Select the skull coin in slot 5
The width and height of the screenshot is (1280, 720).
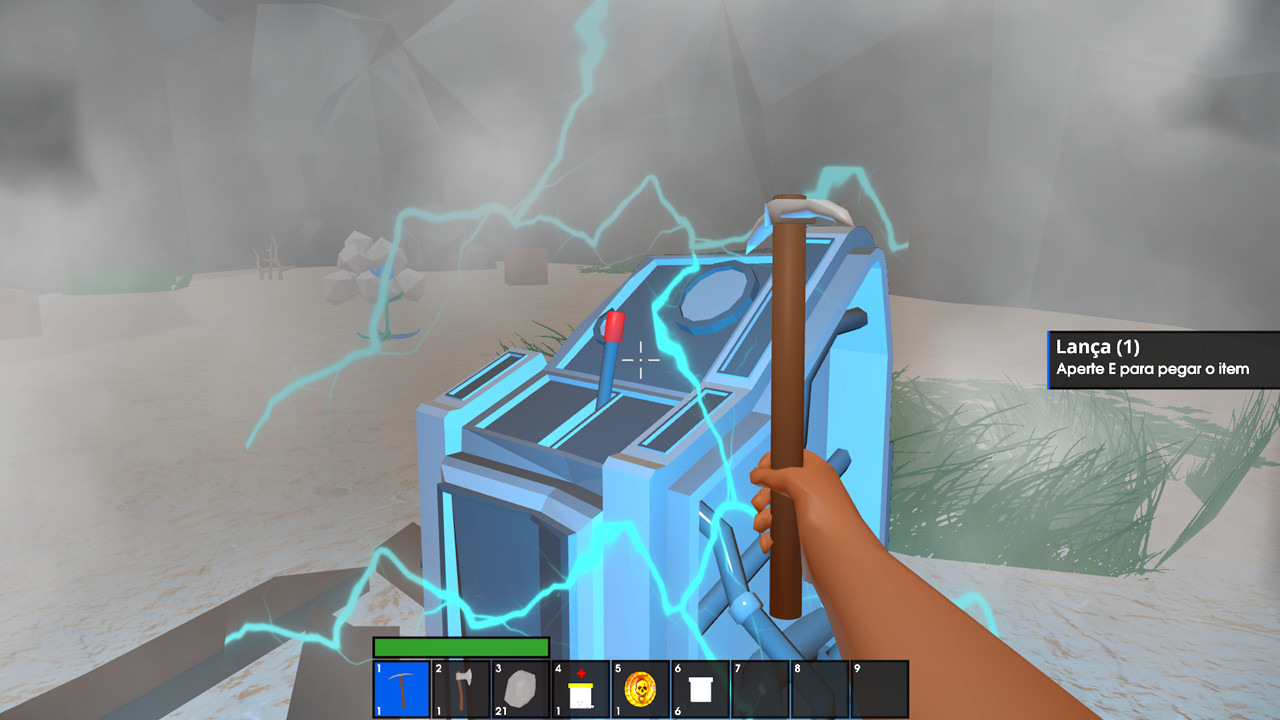pos(641,690)
